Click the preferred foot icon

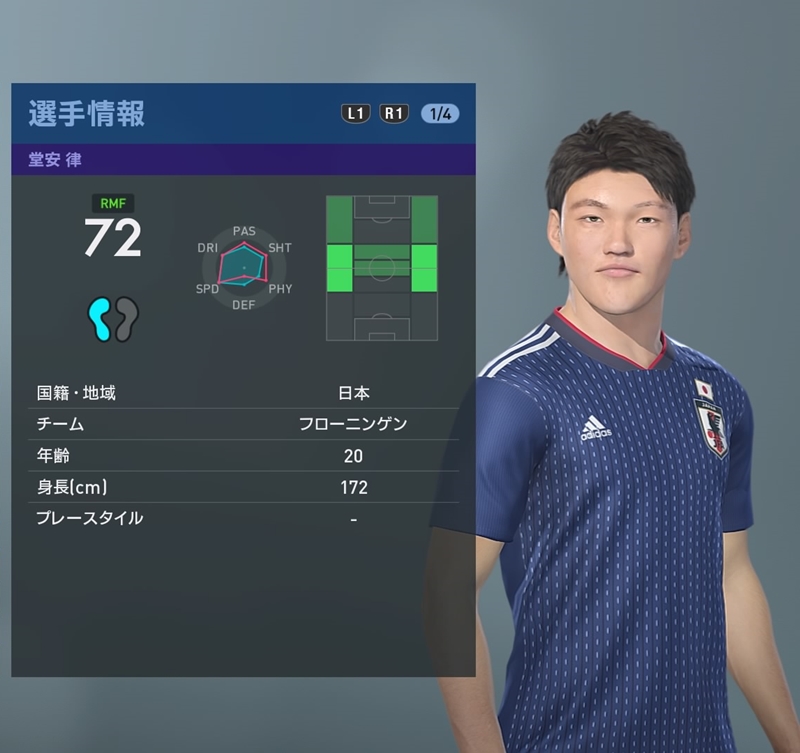coord(113,320)
